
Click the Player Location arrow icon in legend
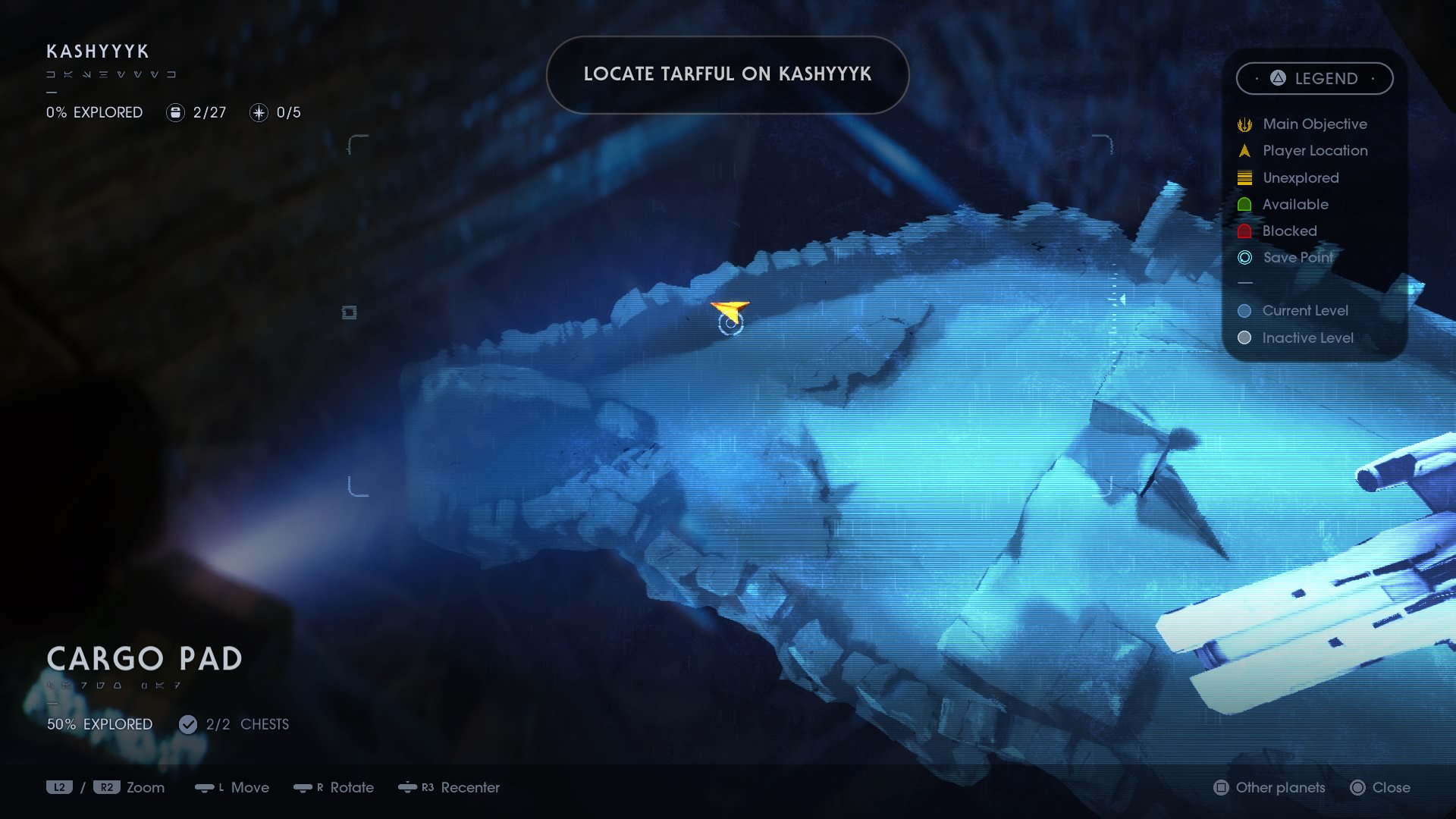point(1244,150)
